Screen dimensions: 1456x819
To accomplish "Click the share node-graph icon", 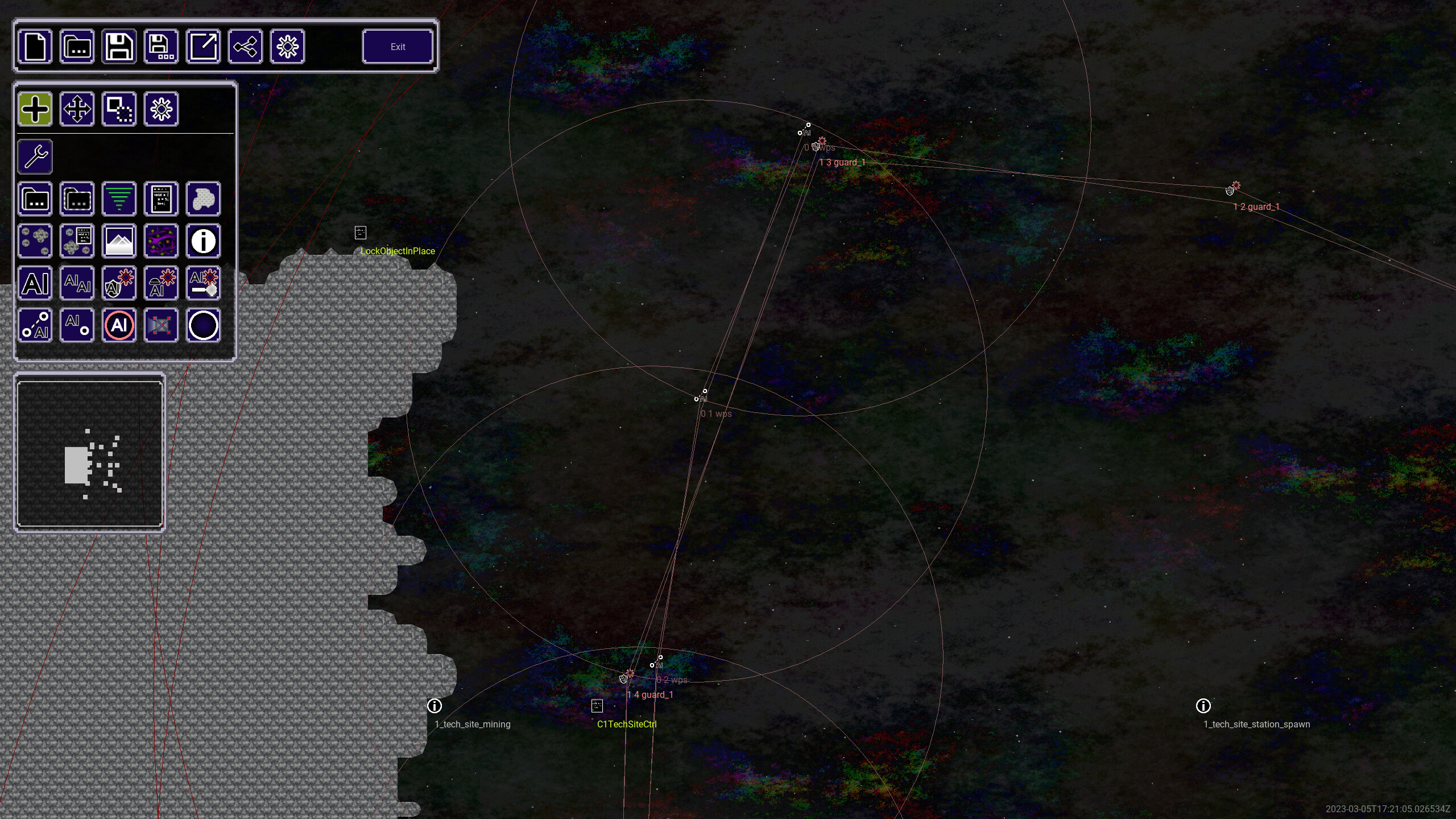I will 245,47.
